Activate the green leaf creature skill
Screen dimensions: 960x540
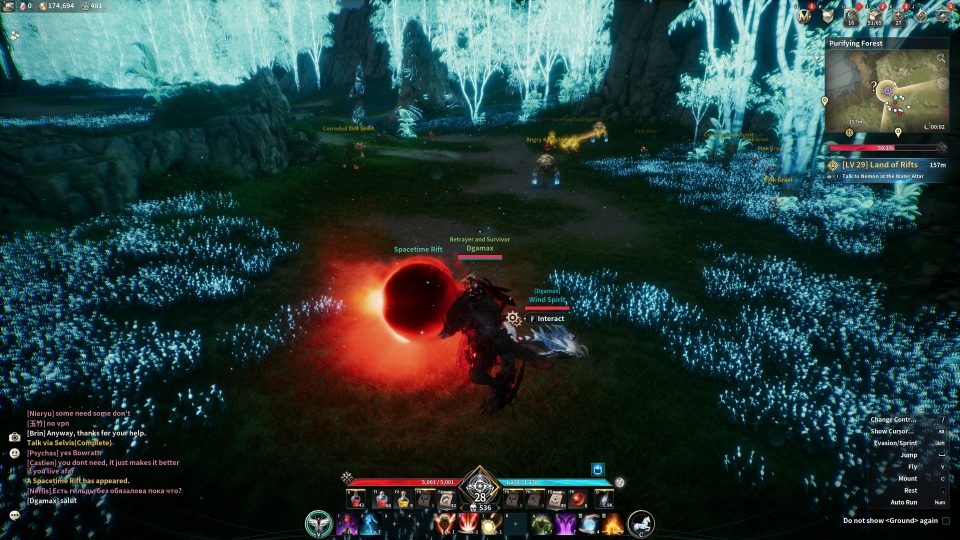pos(541,522)
